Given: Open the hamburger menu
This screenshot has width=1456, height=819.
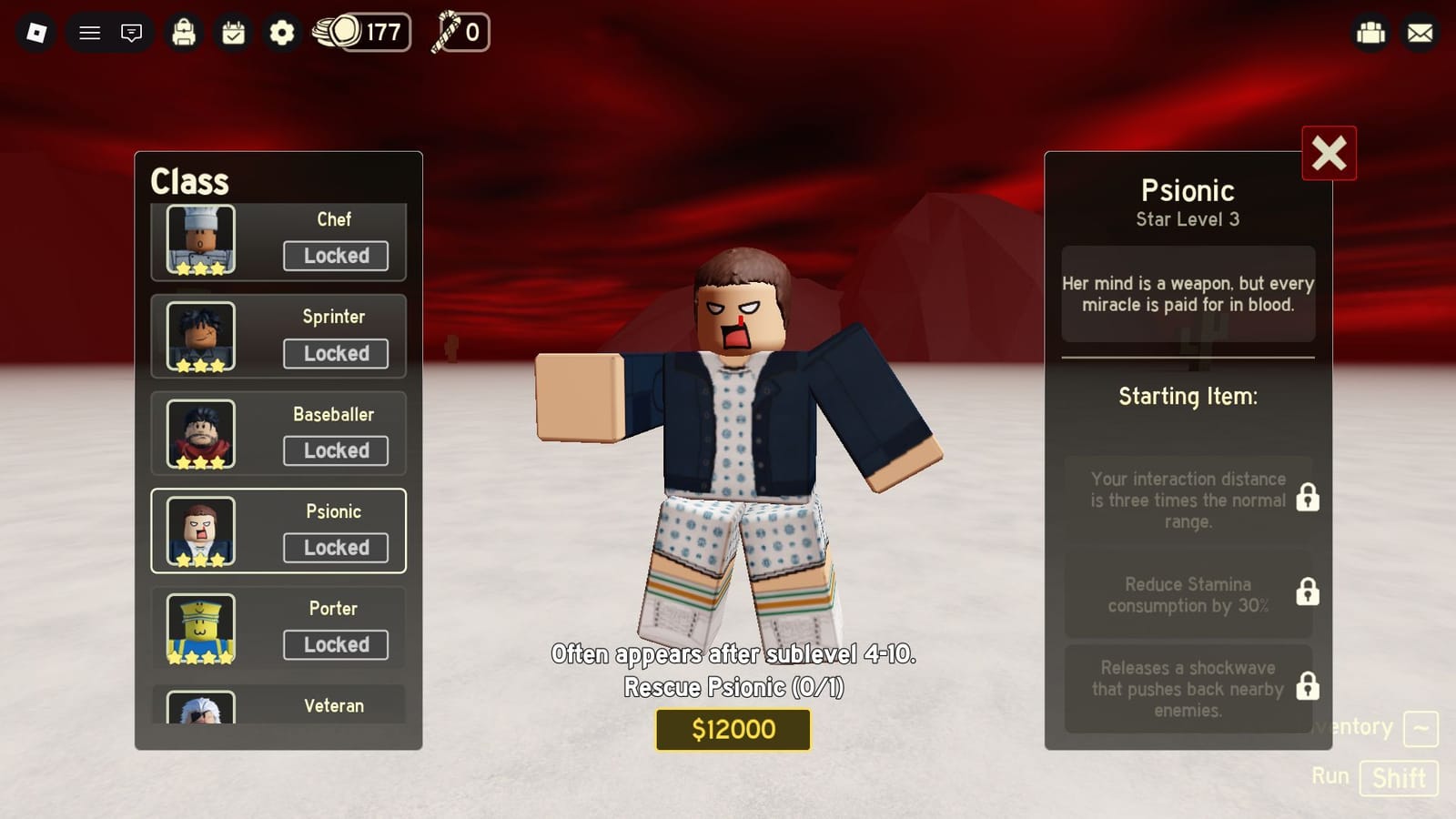Looking at the screenshot, I should point(88,33).
